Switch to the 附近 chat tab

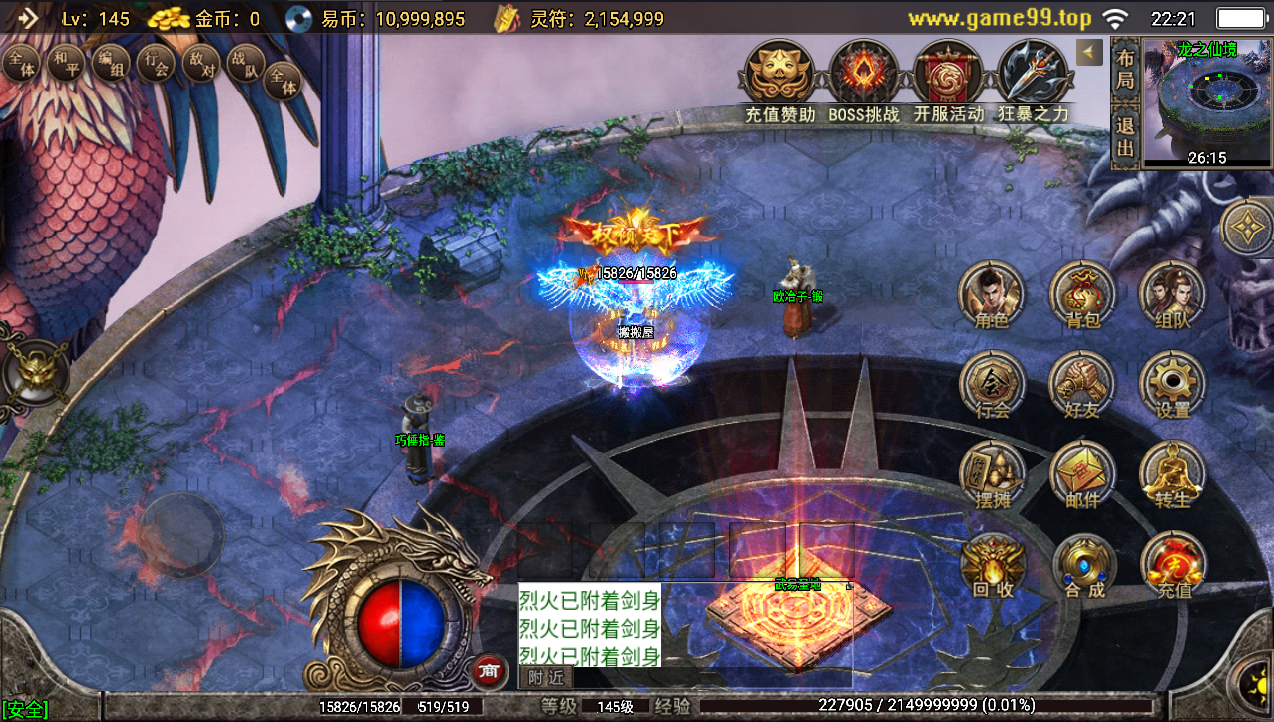coord(546,677)
